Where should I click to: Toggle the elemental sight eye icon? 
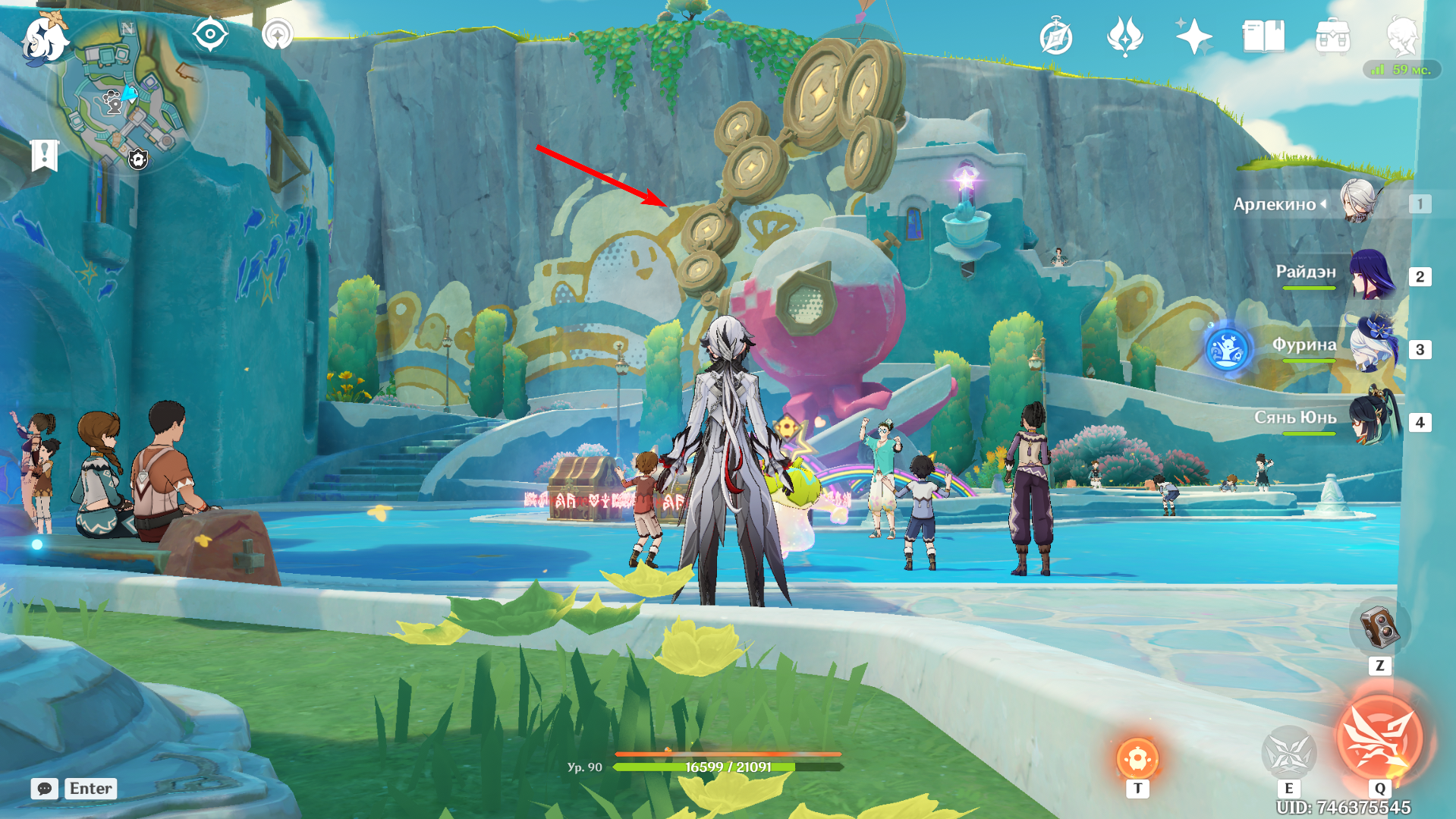click(x=210, y=35)
